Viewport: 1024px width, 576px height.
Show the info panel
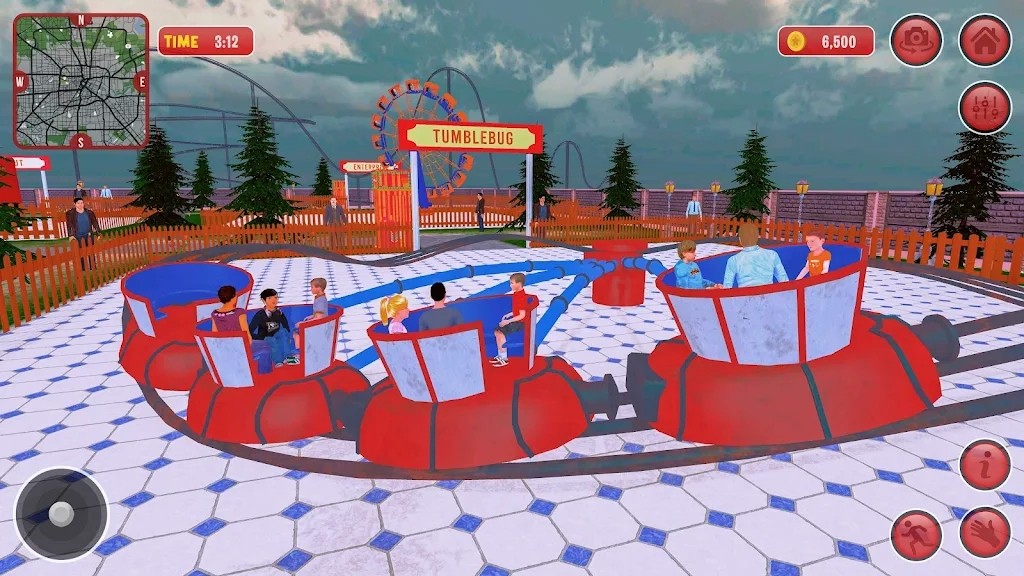coord(985,465)
